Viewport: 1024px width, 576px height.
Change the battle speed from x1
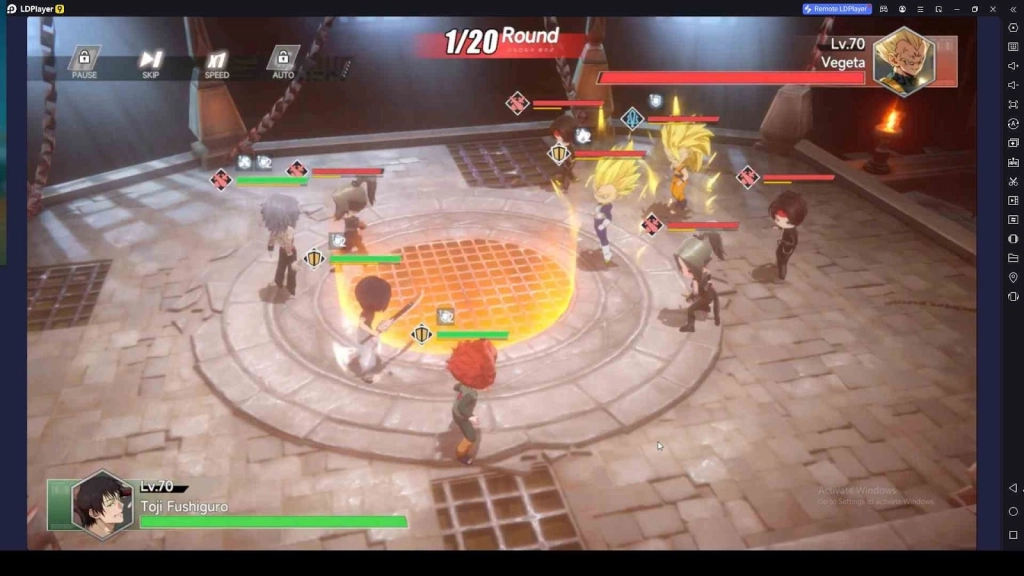click(x=217, y=62)
